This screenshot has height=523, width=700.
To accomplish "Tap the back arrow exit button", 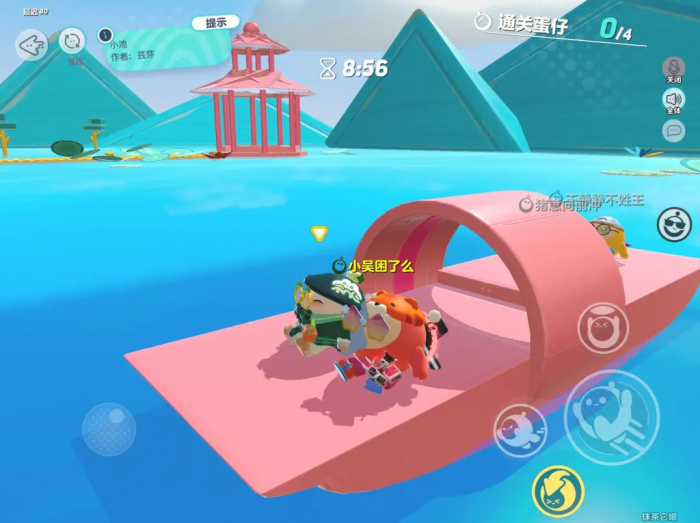I will [x=31, y=45].
